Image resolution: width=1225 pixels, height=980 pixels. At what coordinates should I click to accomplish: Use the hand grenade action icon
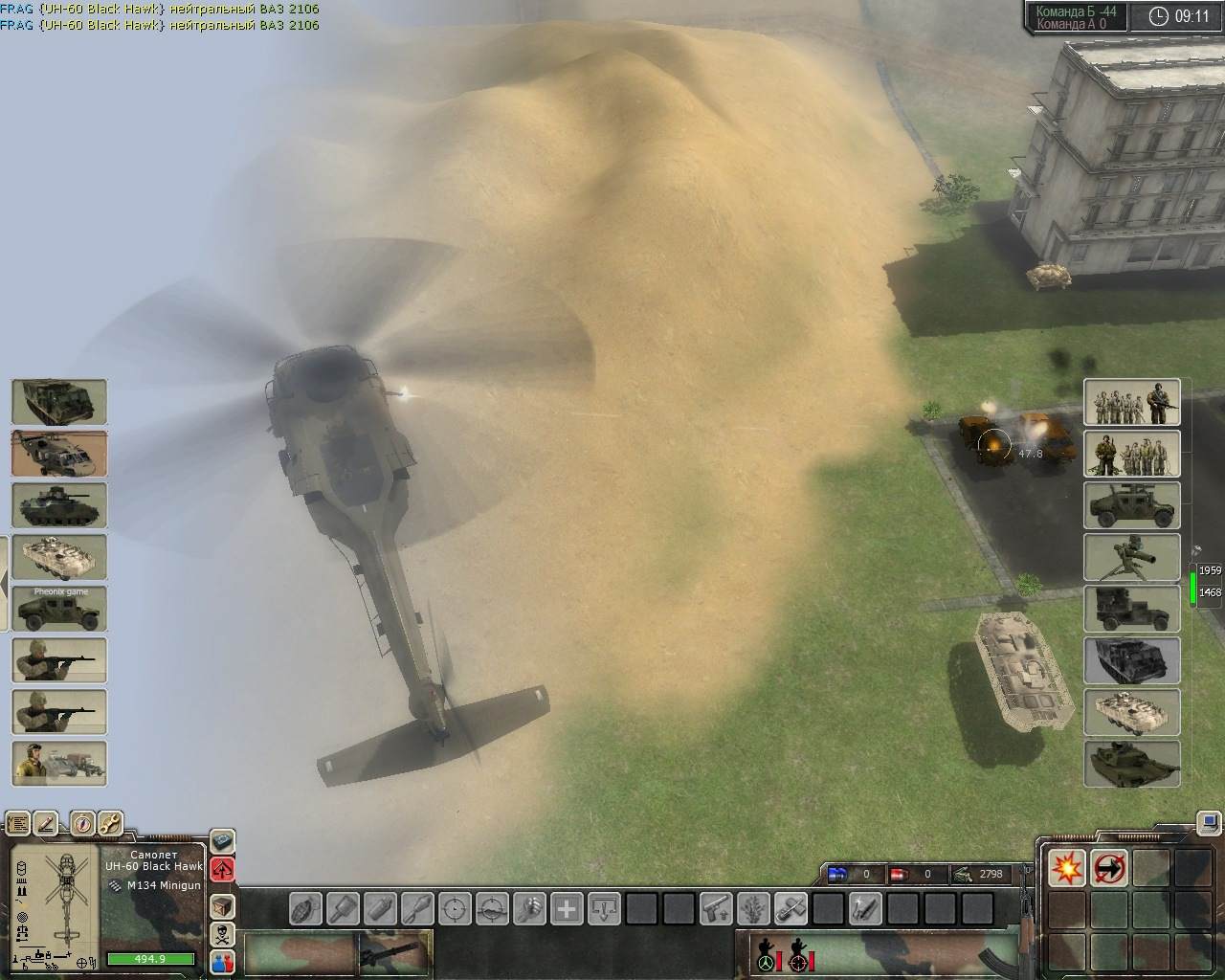pos(306,907)
